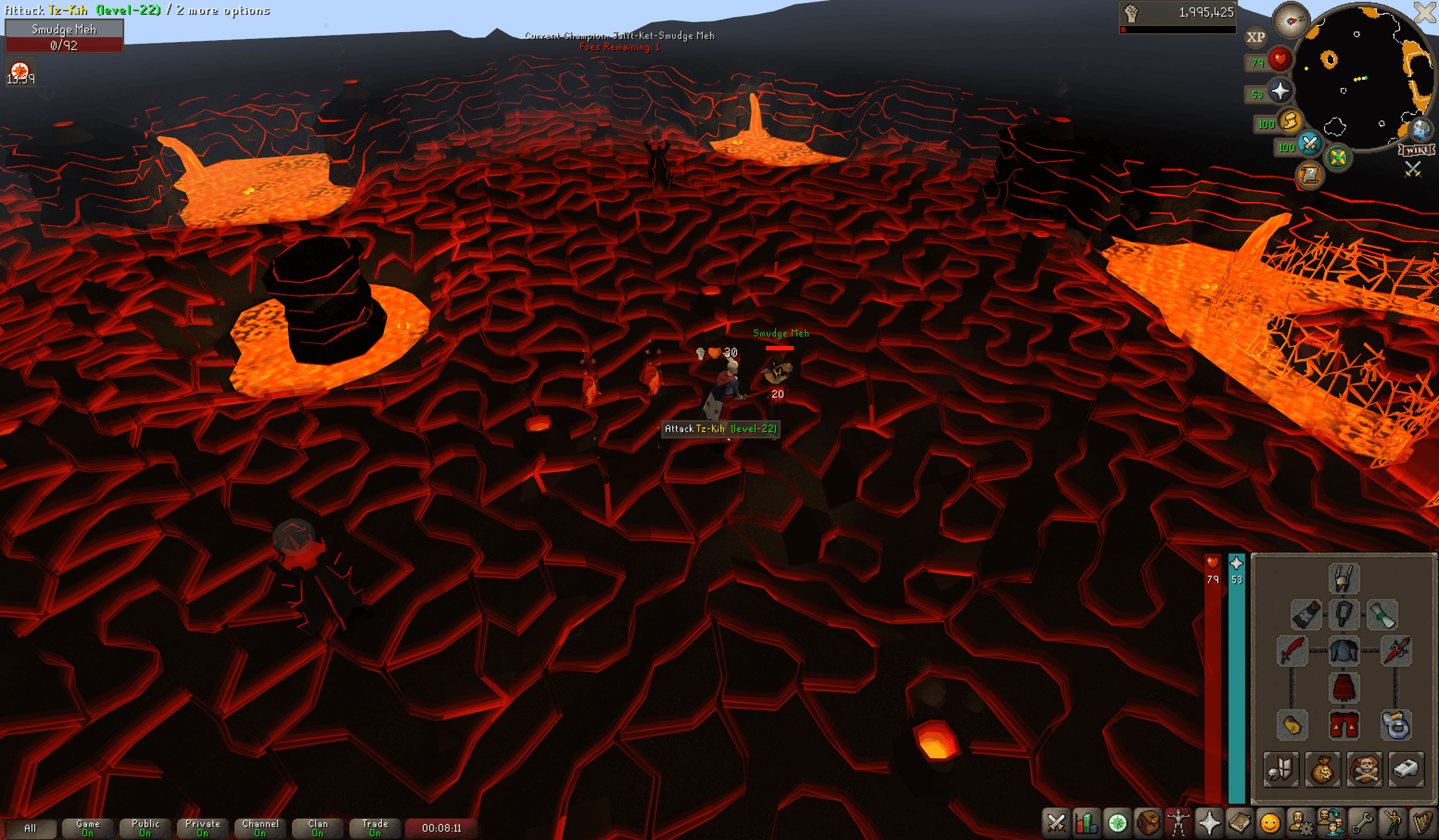This screenshot has width=1439, height=840.
Task: Toggle run with the boot energy orb
Action: click(1290, 122)
